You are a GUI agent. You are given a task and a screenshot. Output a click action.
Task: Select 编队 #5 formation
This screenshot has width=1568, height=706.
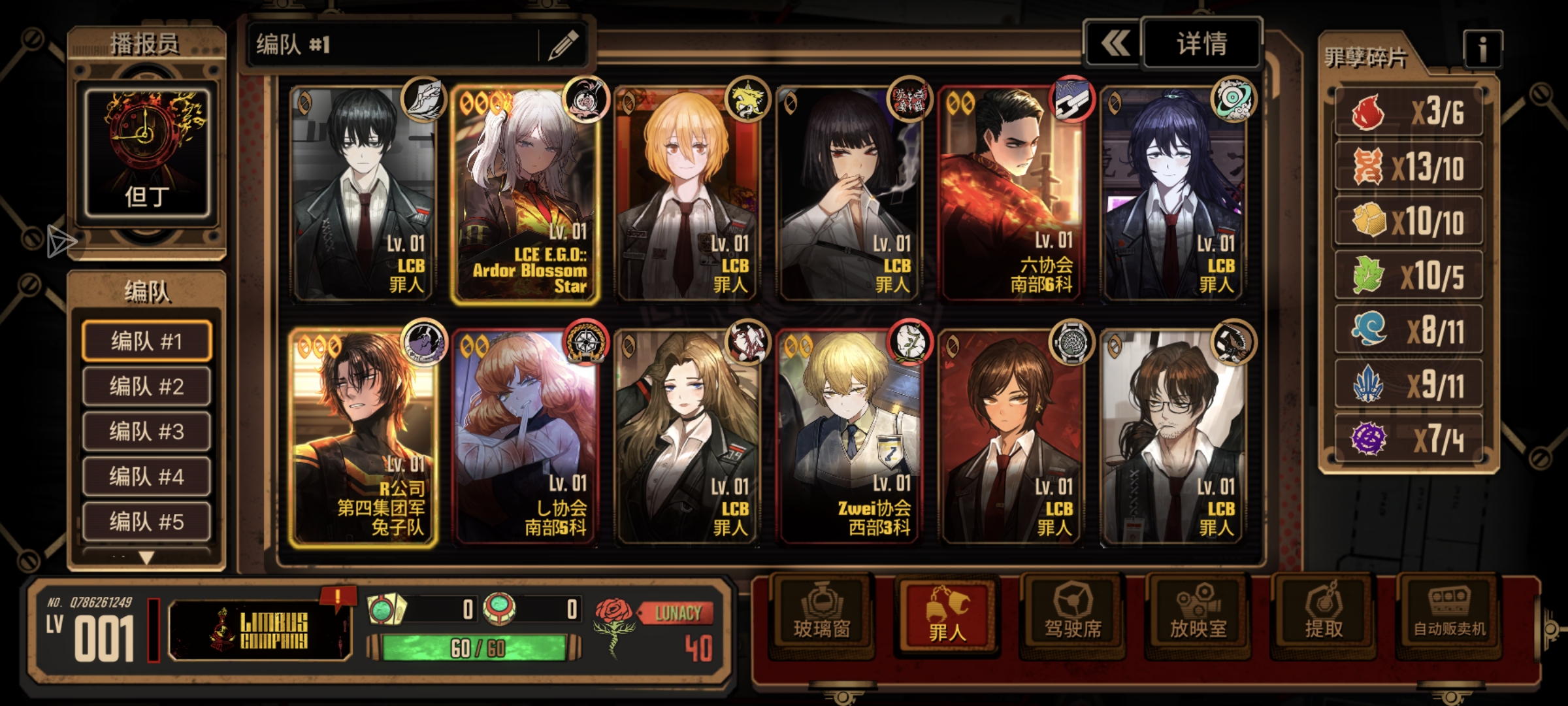pos(146,522)
